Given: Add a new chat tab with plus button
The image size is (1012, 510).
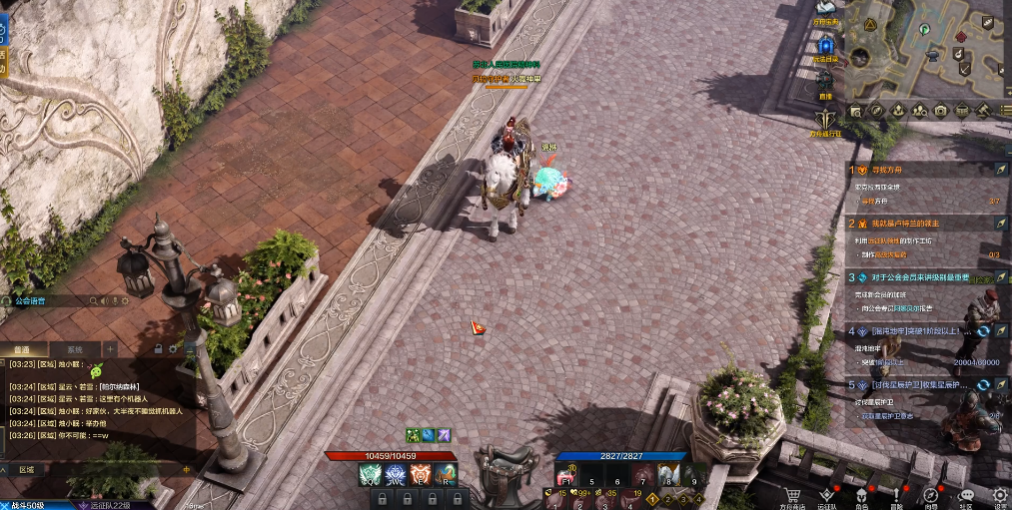Looking at the screenshot, I should pos(110,349).
